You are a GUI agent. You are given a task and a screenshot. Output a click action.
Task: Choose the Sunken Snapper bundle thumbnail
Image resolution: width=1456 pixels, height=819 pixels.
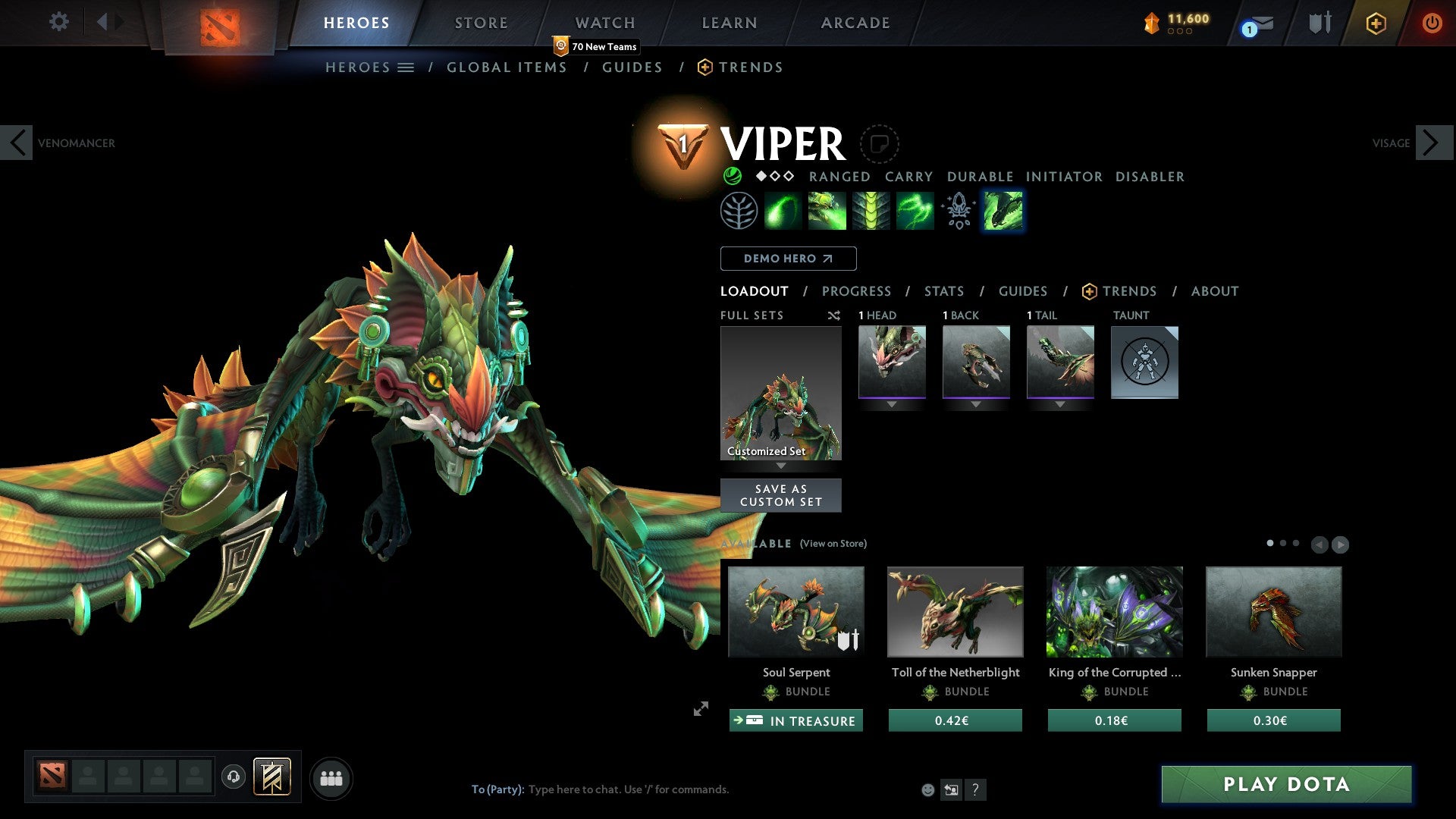[1273, 612]
